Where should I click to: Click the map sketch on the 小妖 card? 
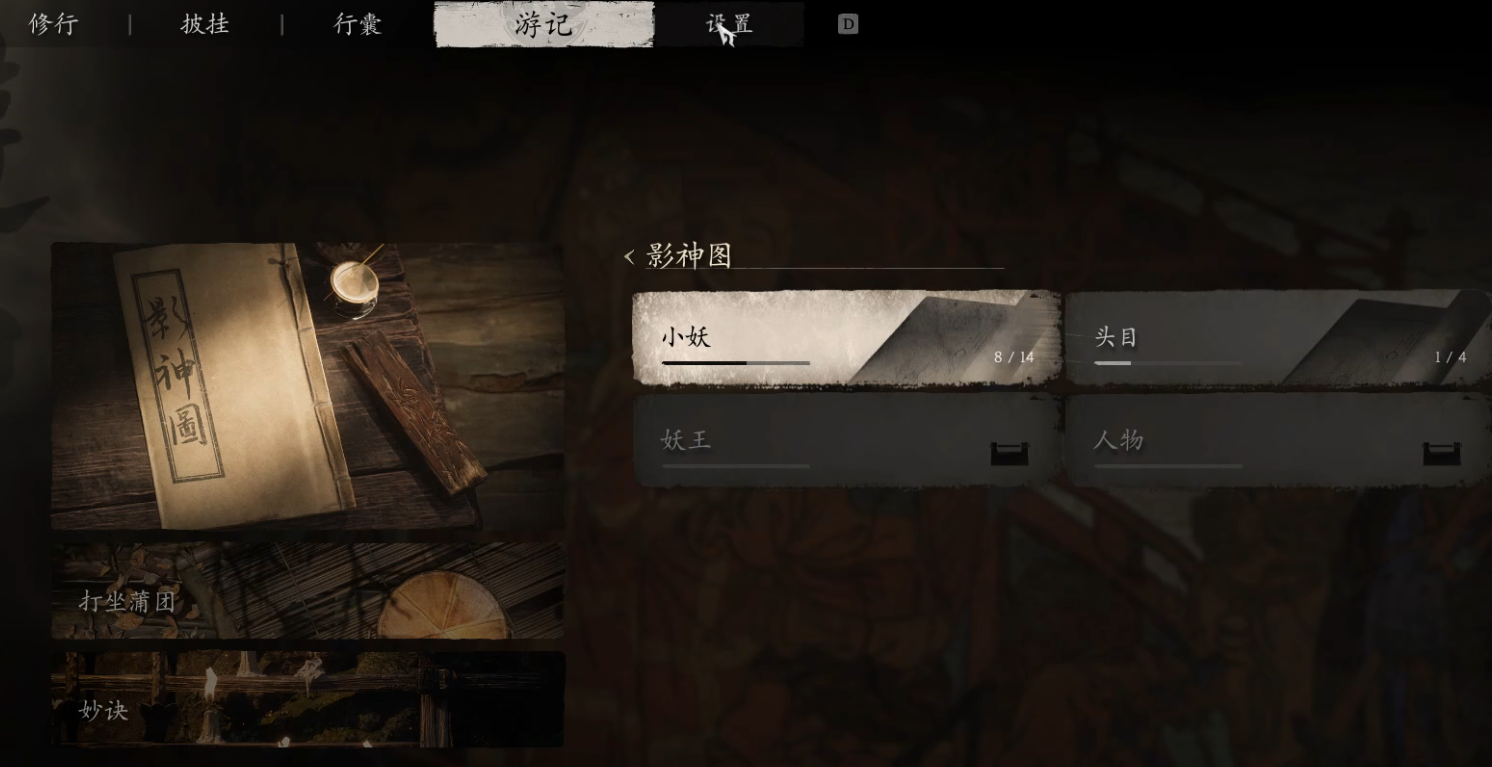[960, 330]
